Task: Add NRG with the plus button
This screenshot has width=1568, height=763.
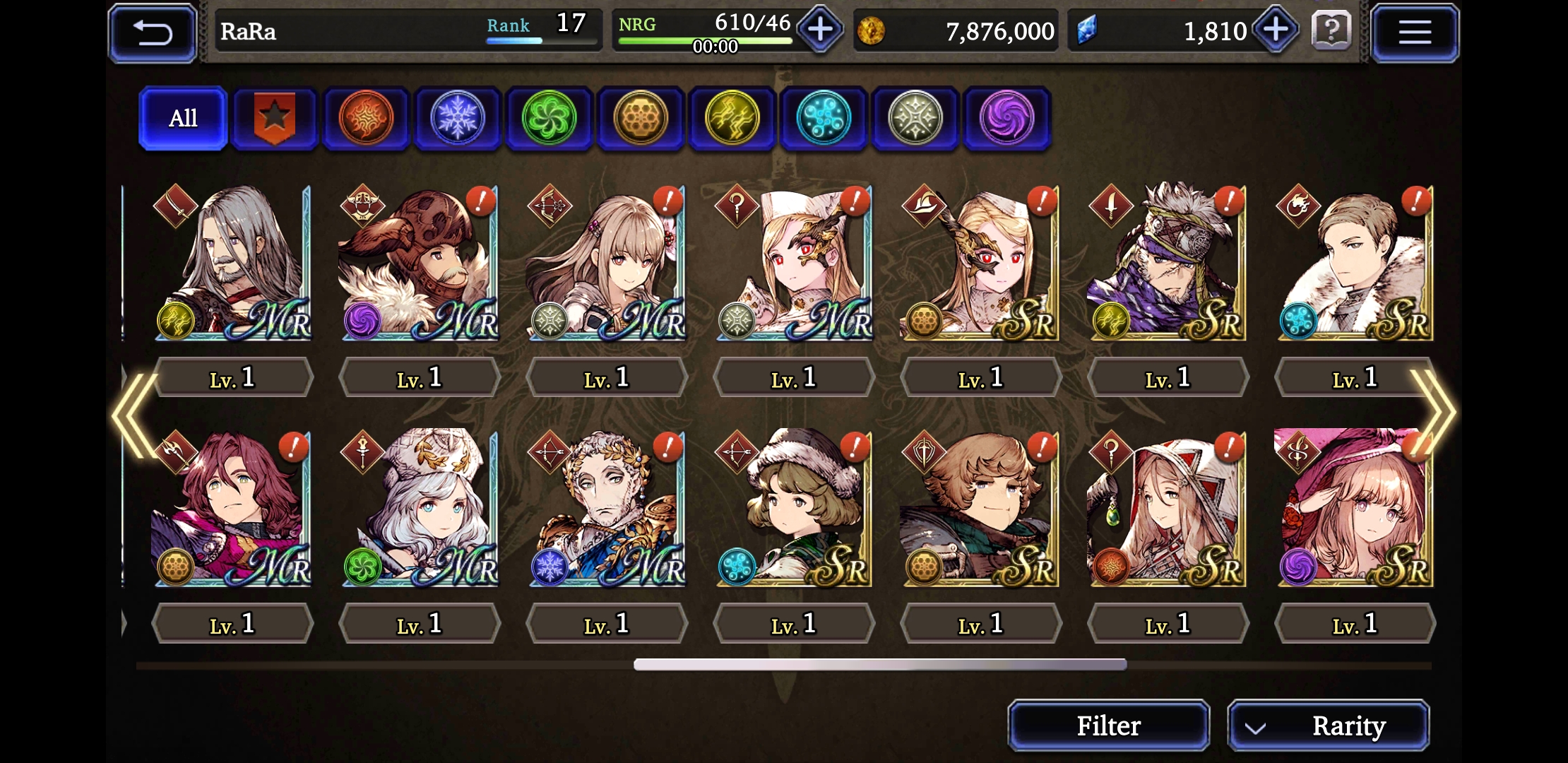Action: coord(819,30)
